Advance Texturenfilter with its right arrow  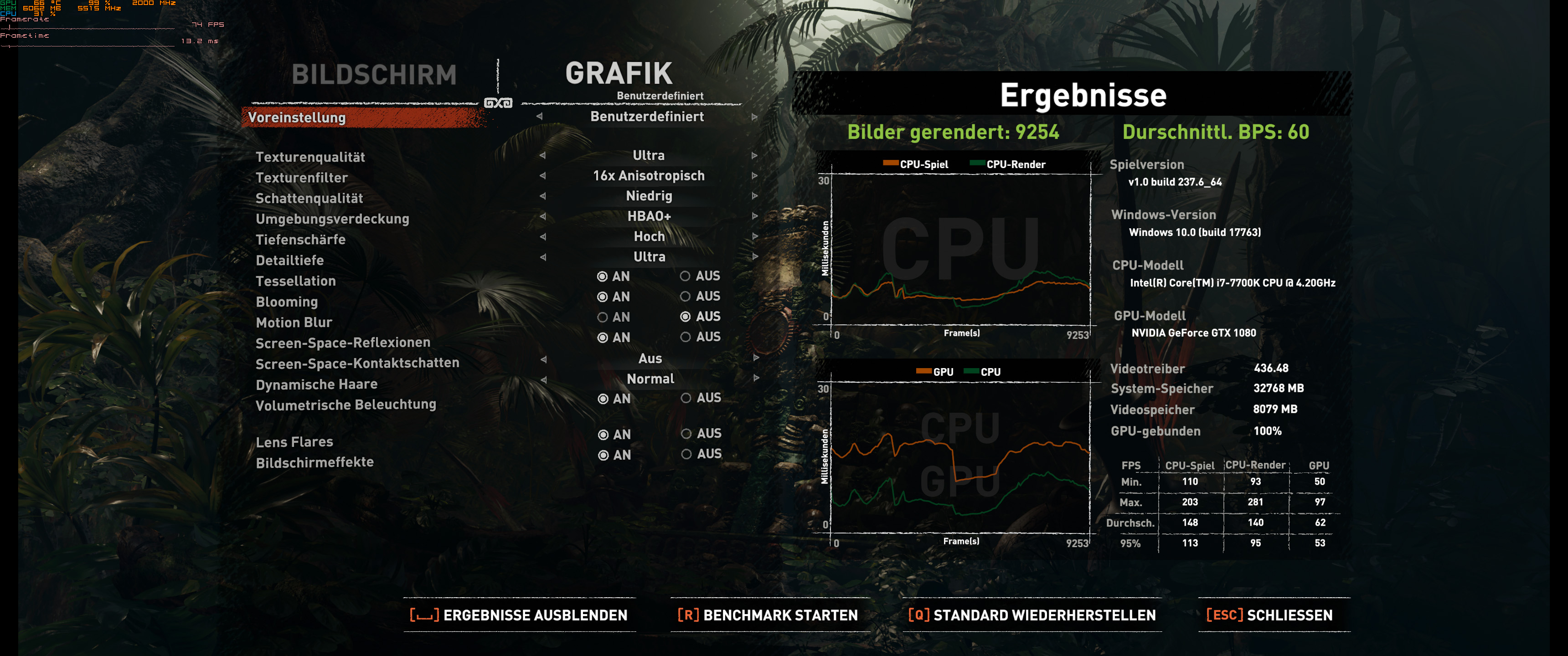coord(755,176)
